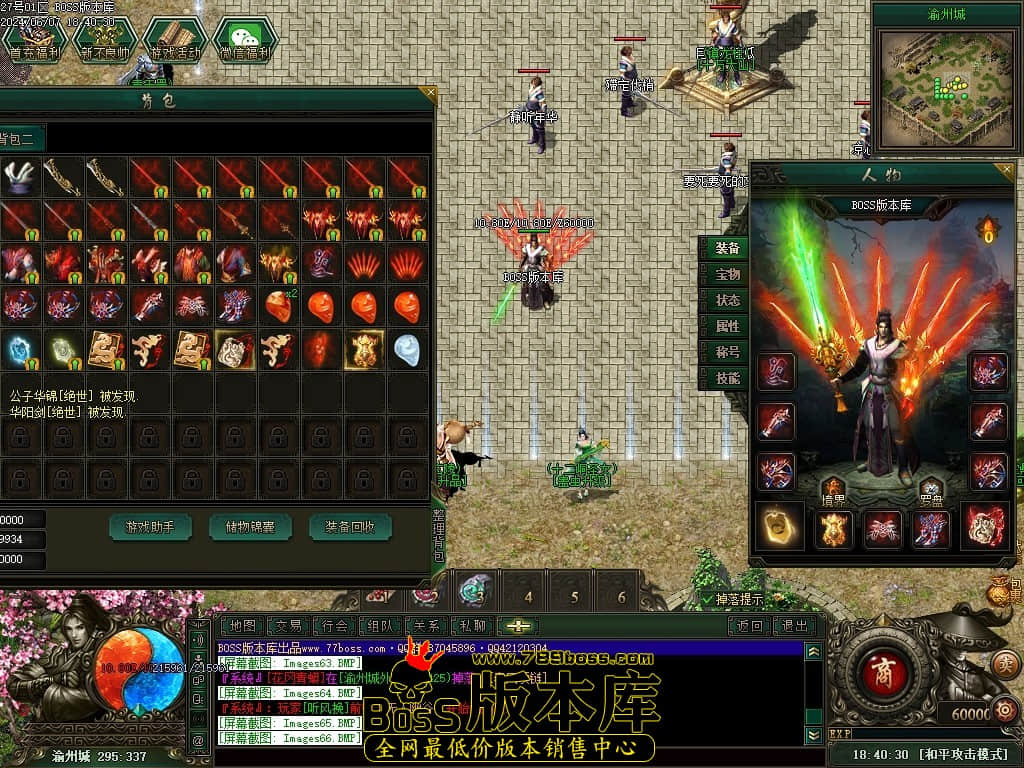Open the 游戏活动 events scroll icon
The width and height of the screenshot is (1024, 768).
174,41
